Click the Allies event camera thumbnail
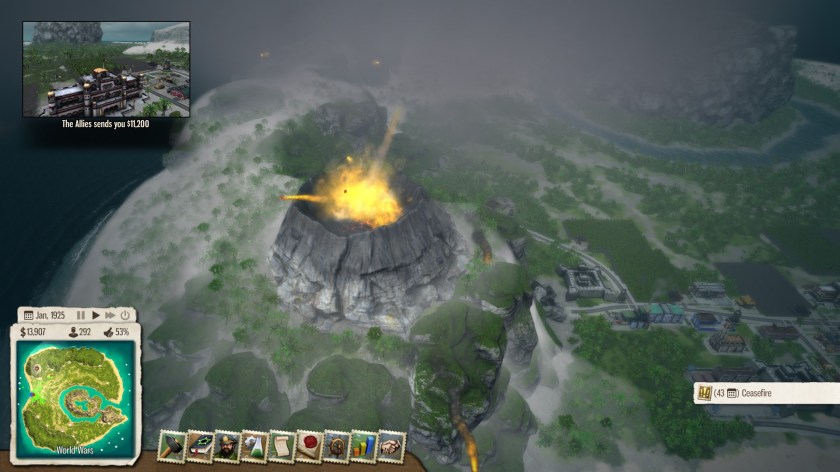 108,68
